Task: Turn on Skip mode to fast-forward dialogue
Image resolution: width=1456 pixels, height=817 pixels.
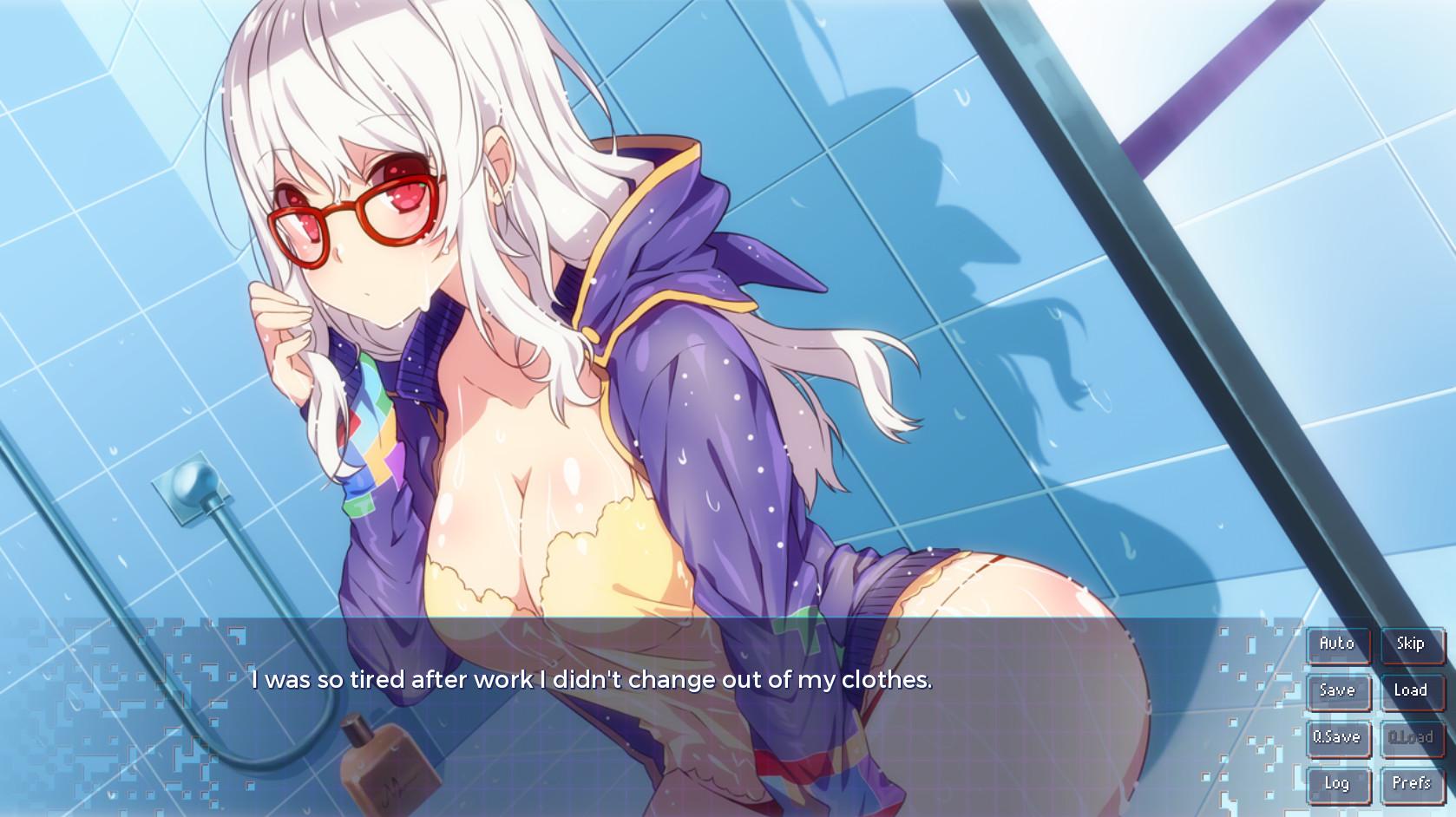Action: coord(1411,644)
